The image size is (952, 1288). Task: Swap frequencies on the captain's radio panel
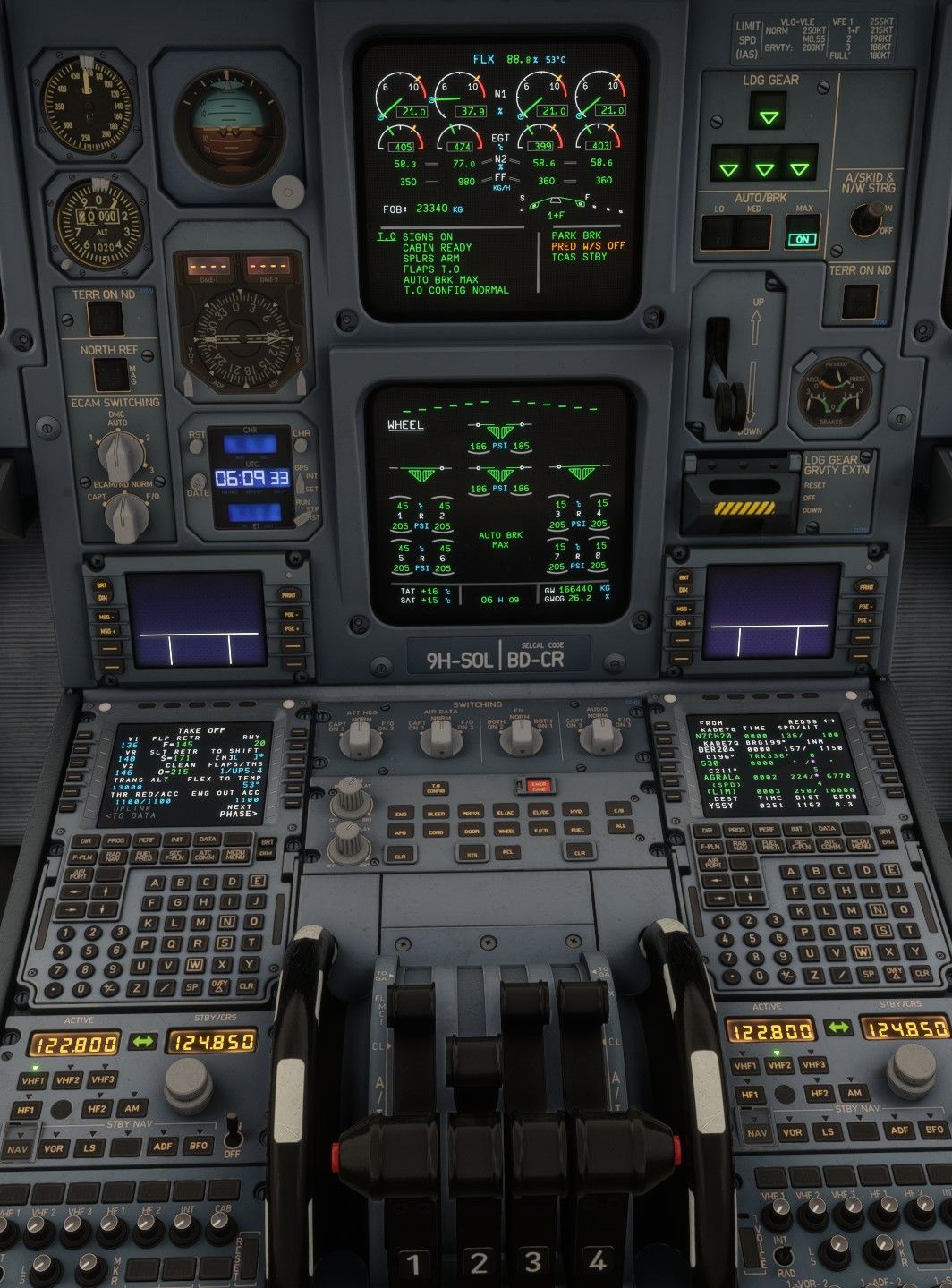[x=143, y=1042]
